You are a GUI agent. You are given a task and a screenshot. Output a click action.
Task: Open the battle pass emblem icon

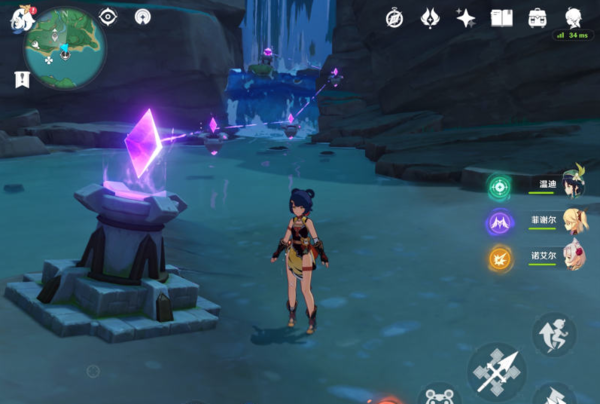(x=430, y=18)
